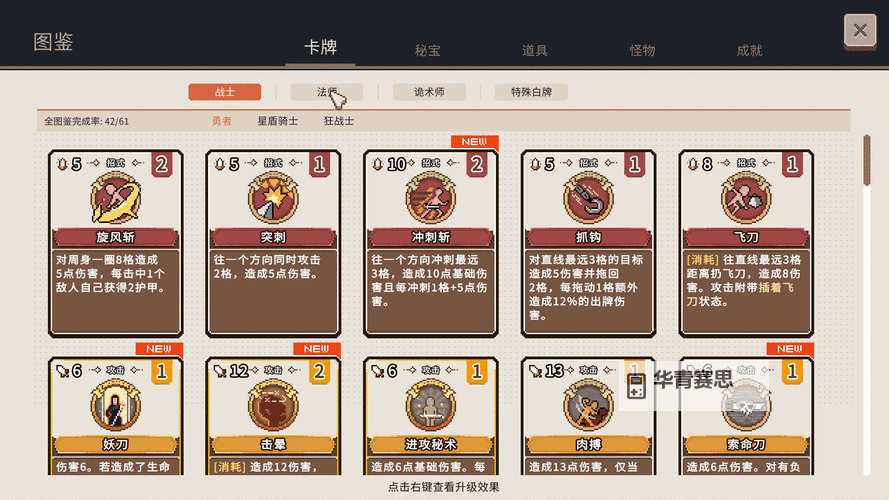Switch to the 卡牌 cards tab

click(319, 48)
